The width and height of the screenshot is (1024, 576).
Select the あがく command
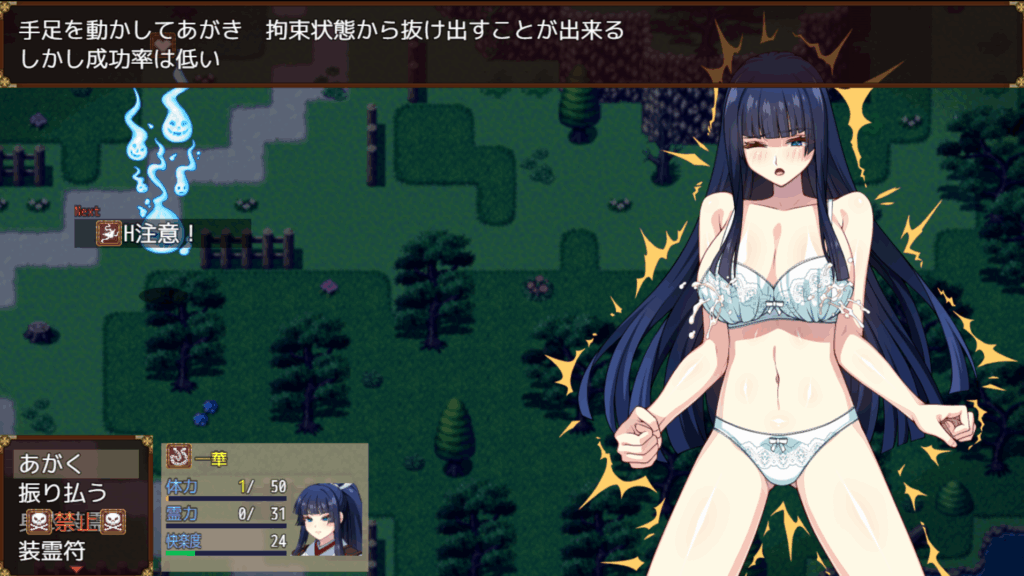75,464
